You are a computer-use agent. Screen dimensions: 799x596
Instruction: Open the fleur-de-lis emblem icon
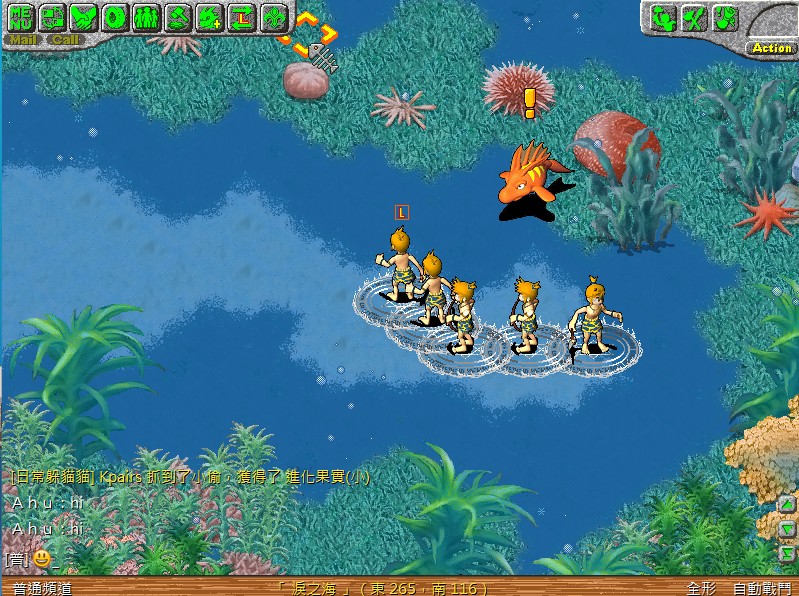pos(271,17)
